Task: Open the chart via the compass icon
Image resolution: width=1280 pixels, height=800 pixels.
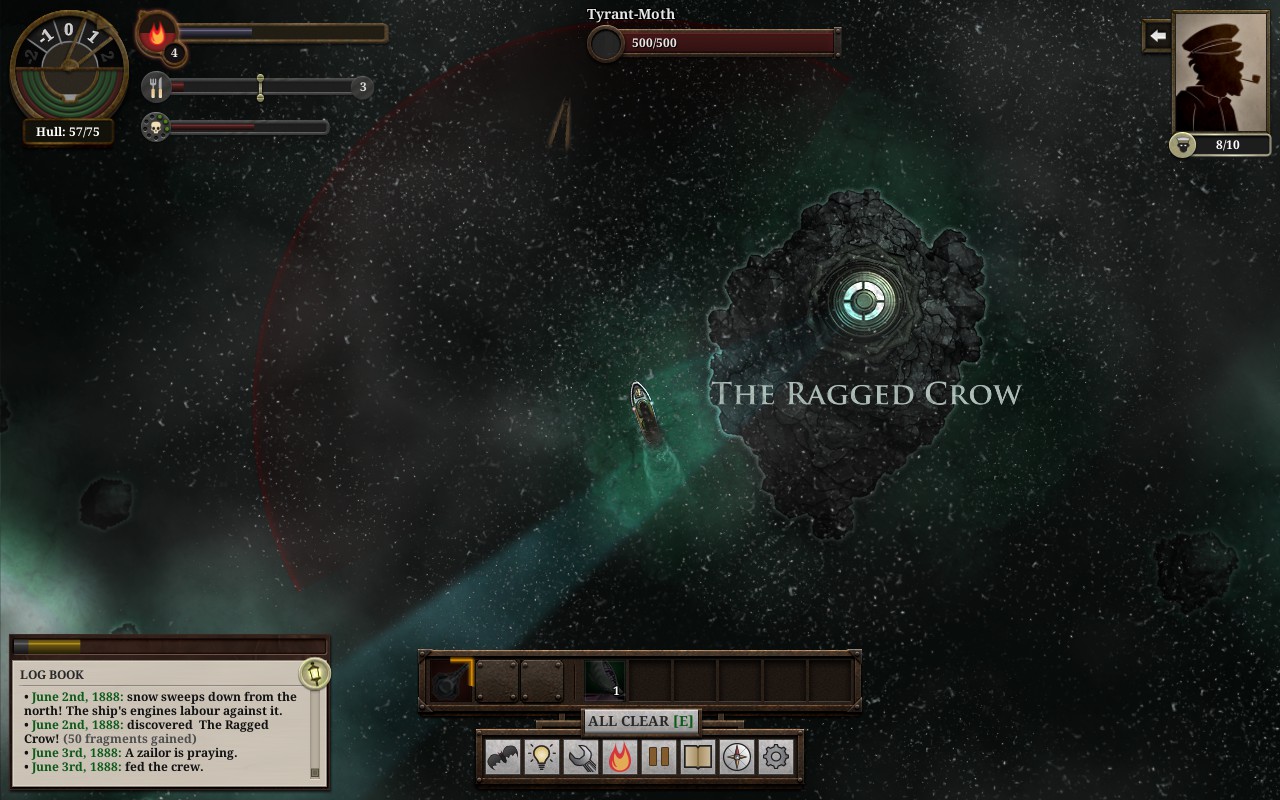Action: click(736, 758)
